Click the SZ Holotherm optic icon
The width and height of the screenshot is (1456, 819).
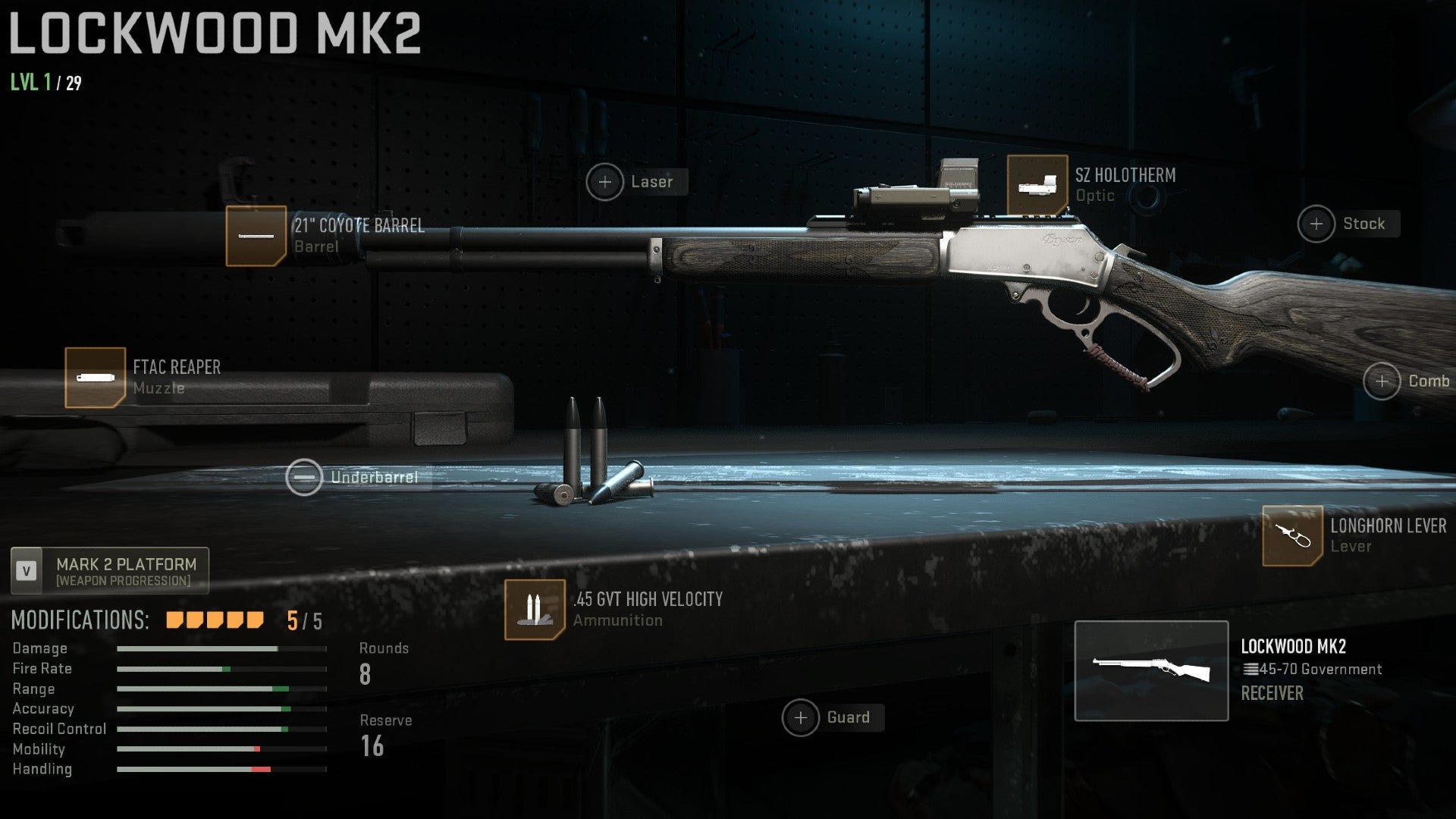pyautogui.click(x=1037, y=184)
